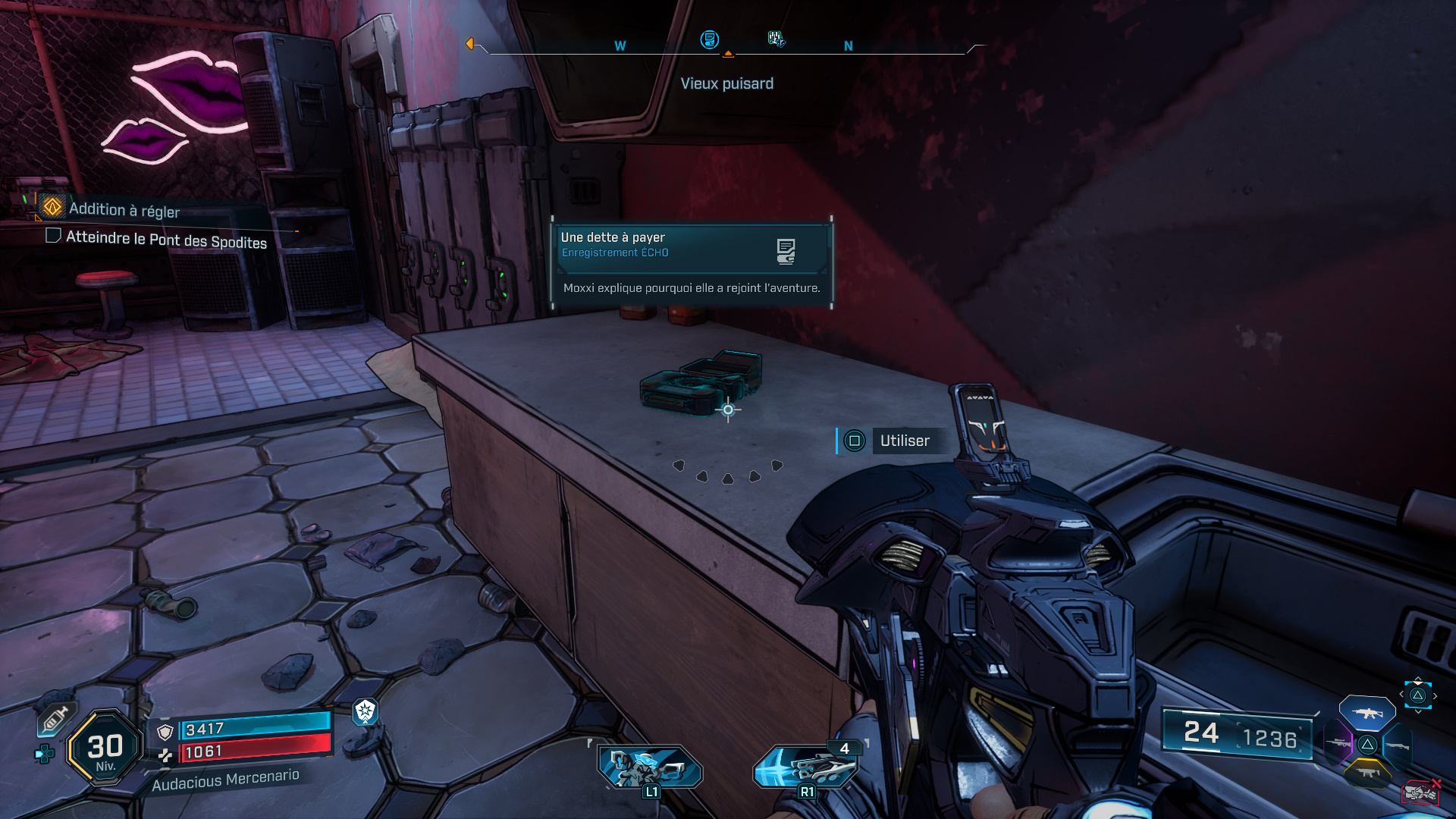Select the assault rifle weapon slot

1367,713
